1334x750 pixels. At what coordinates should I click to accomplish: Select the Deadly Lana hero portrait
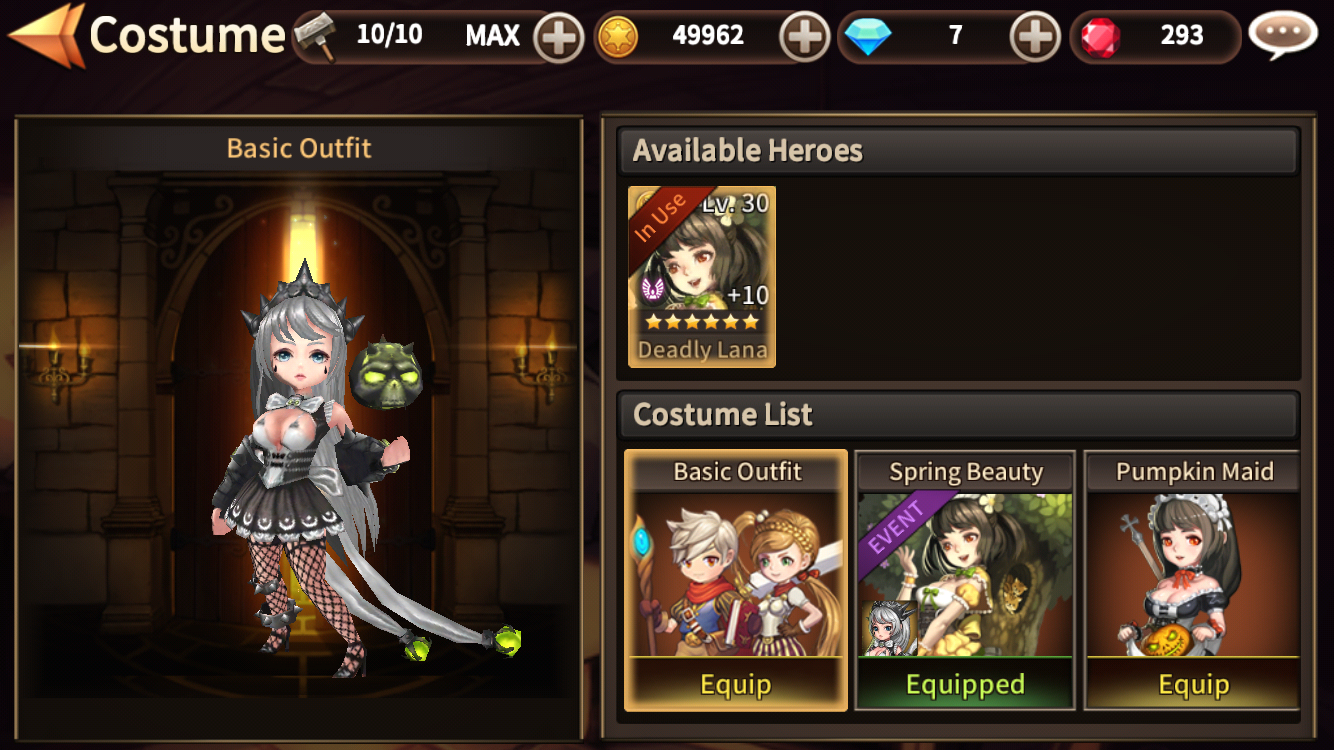pos(702,277)
